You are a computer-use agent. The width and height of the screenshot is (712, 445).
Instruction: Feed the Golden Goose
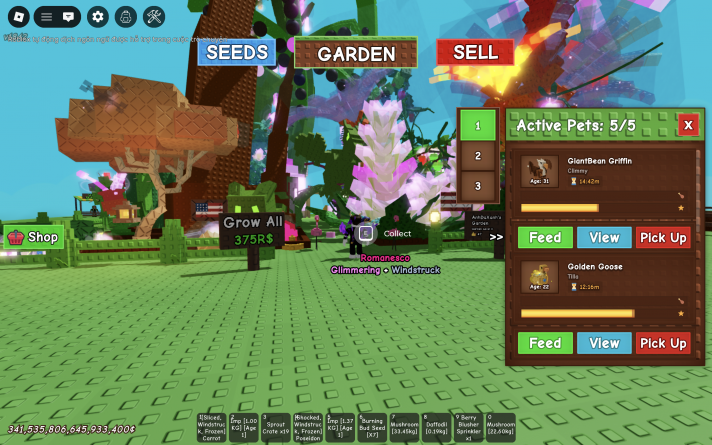coord(545,343)
